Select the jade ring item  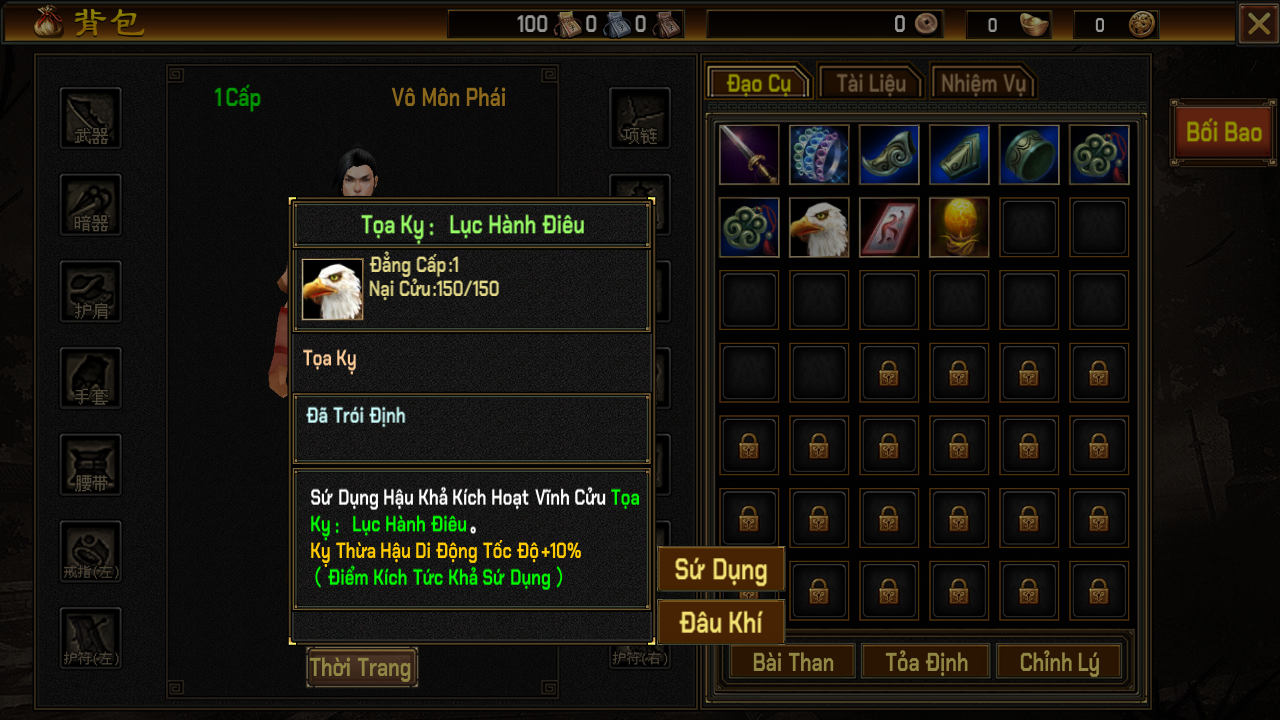tap(1029, 155)
